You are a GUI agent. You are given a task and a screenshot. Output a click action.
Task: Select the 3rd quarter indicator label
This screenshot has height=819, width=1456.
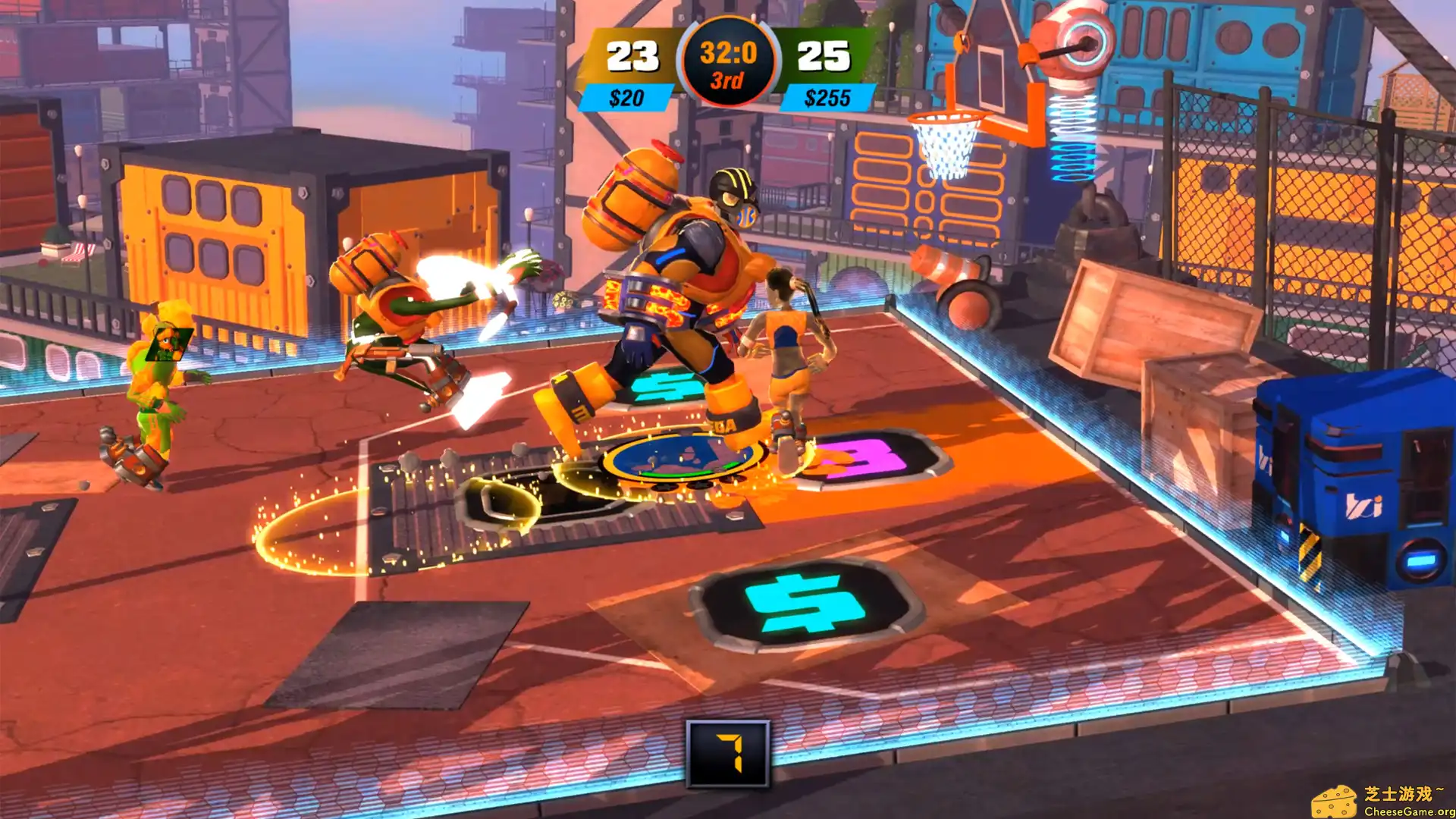click(729, 79)
